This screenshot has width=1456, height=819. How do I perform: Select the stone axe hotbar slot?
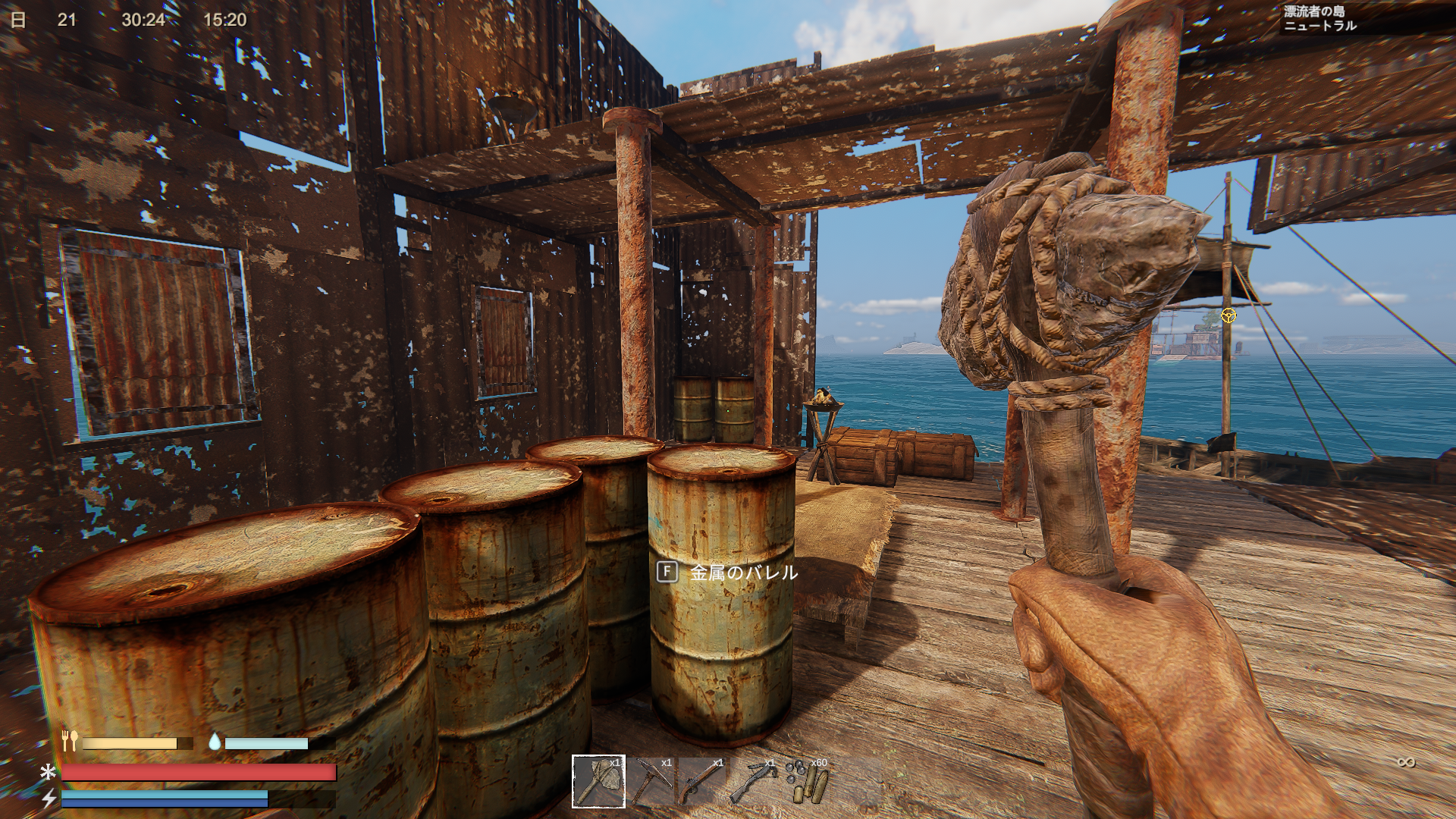598,781
